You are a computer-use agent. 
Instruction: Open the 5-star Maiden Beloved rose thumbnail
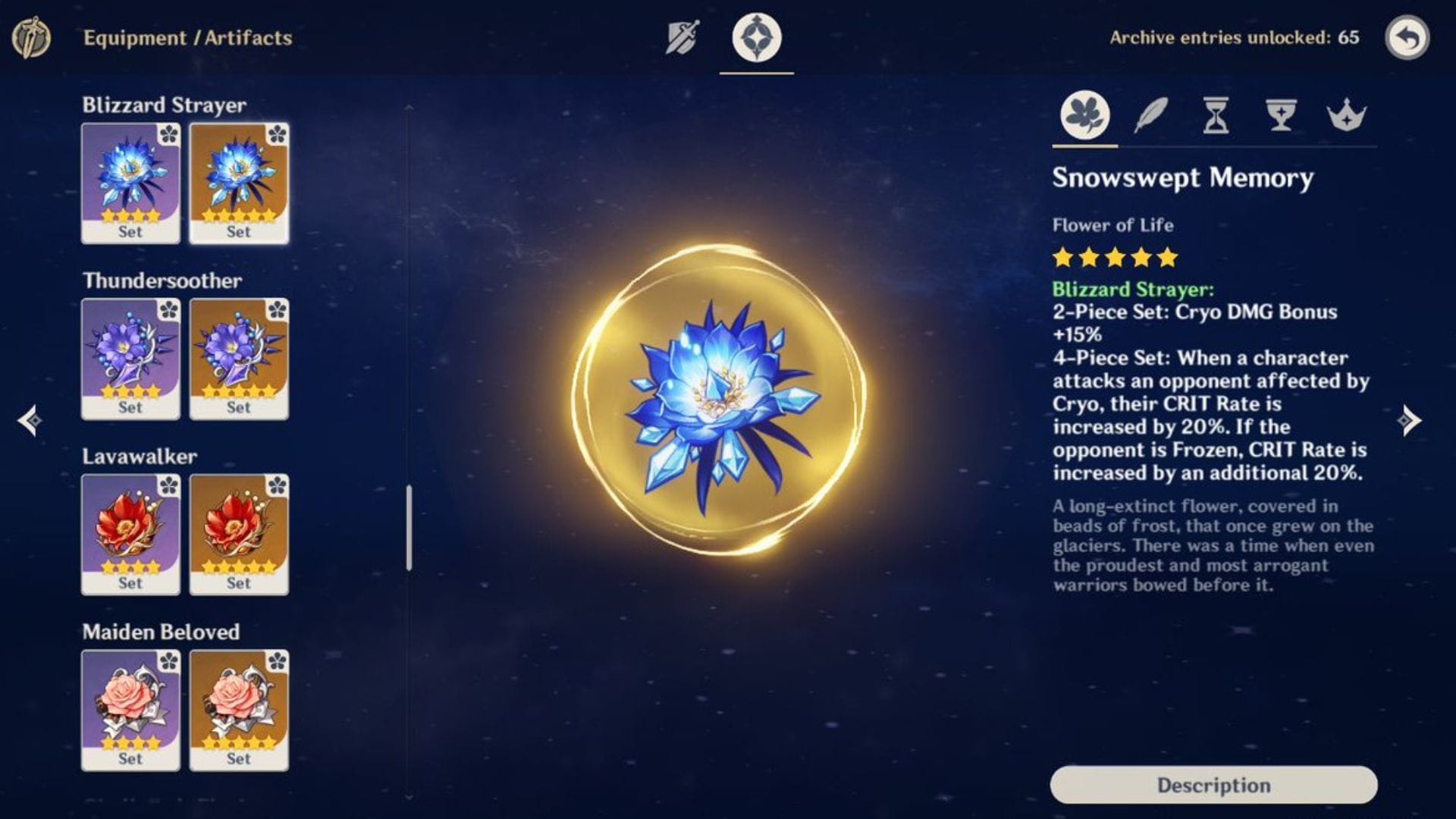click(239, 709)
